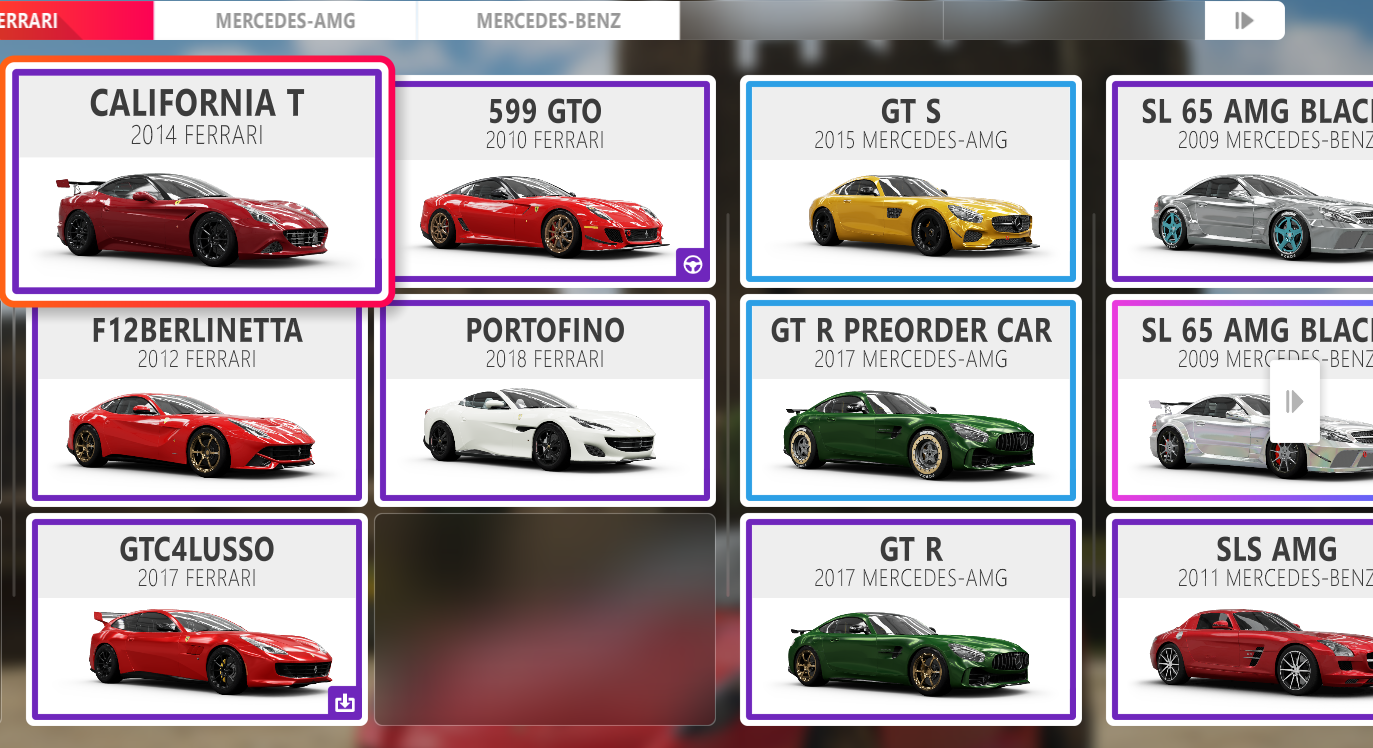1373x748 pixels.
Task: Choose the GT R Preorder Car
Action: (910, 400)
